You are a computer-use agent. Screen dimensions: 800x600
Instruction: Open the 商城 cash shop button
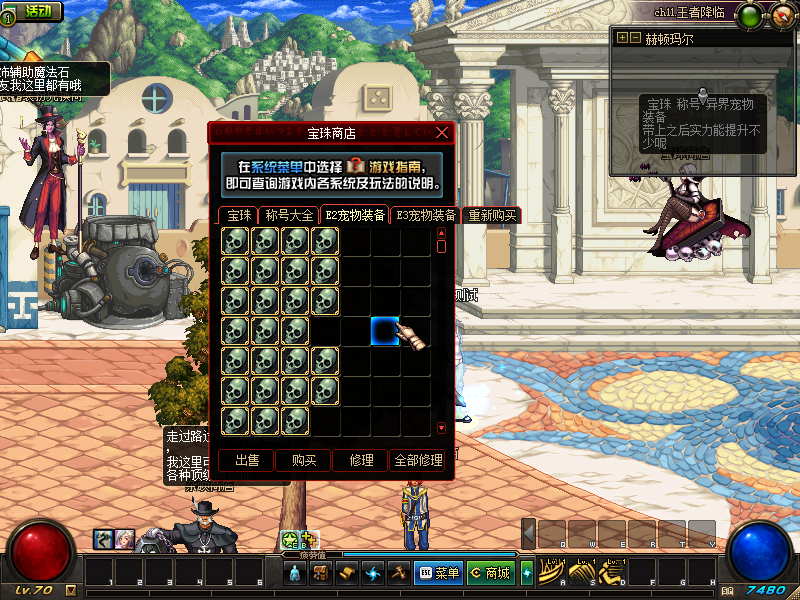coord(489,573)
